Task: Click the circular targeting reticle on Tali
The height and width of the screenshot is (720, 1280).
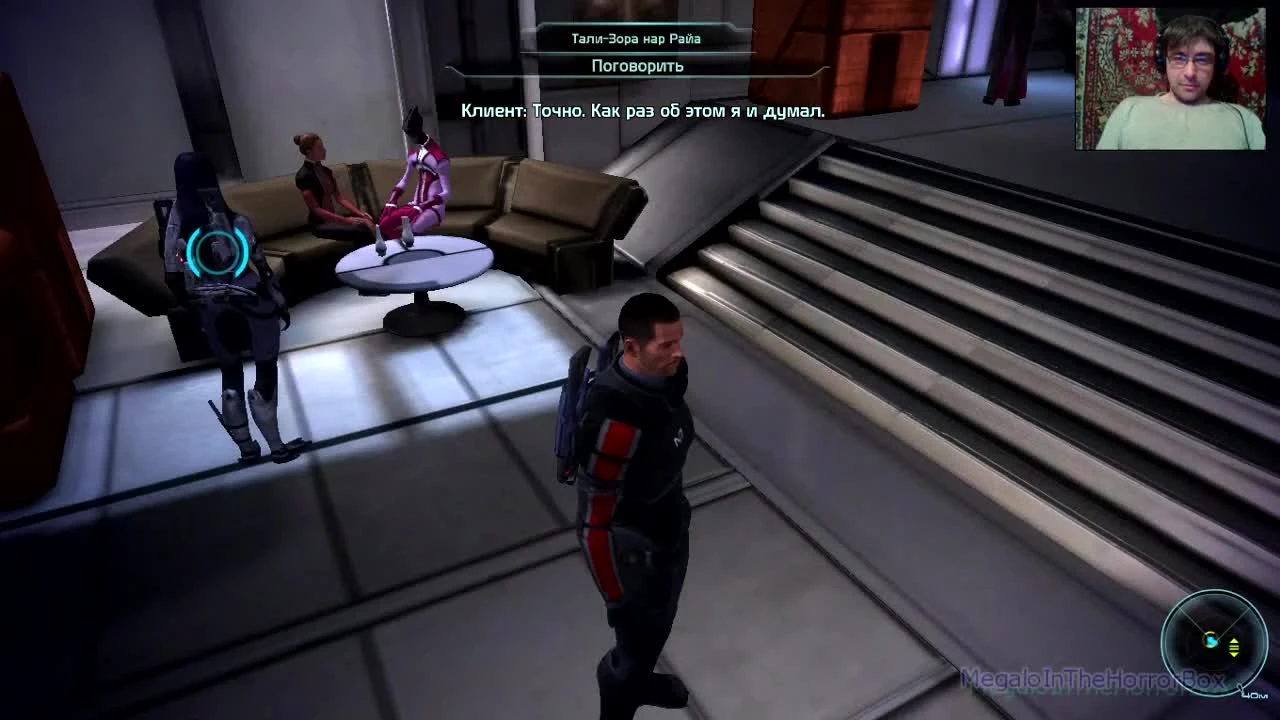Action: [x=216, y=252]
